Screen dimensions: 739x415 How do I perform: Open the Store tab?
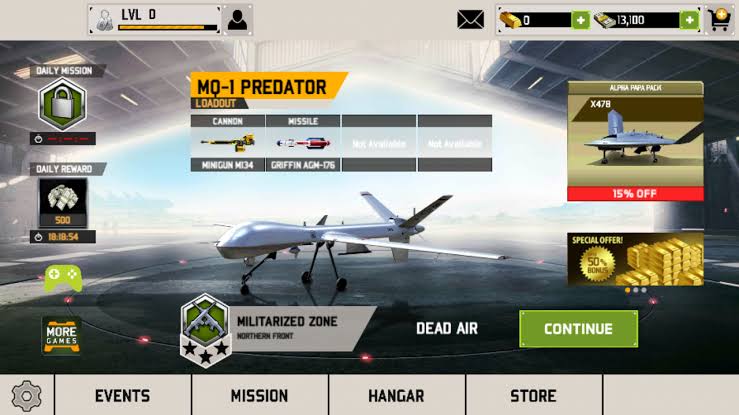(x=533, y=395)
